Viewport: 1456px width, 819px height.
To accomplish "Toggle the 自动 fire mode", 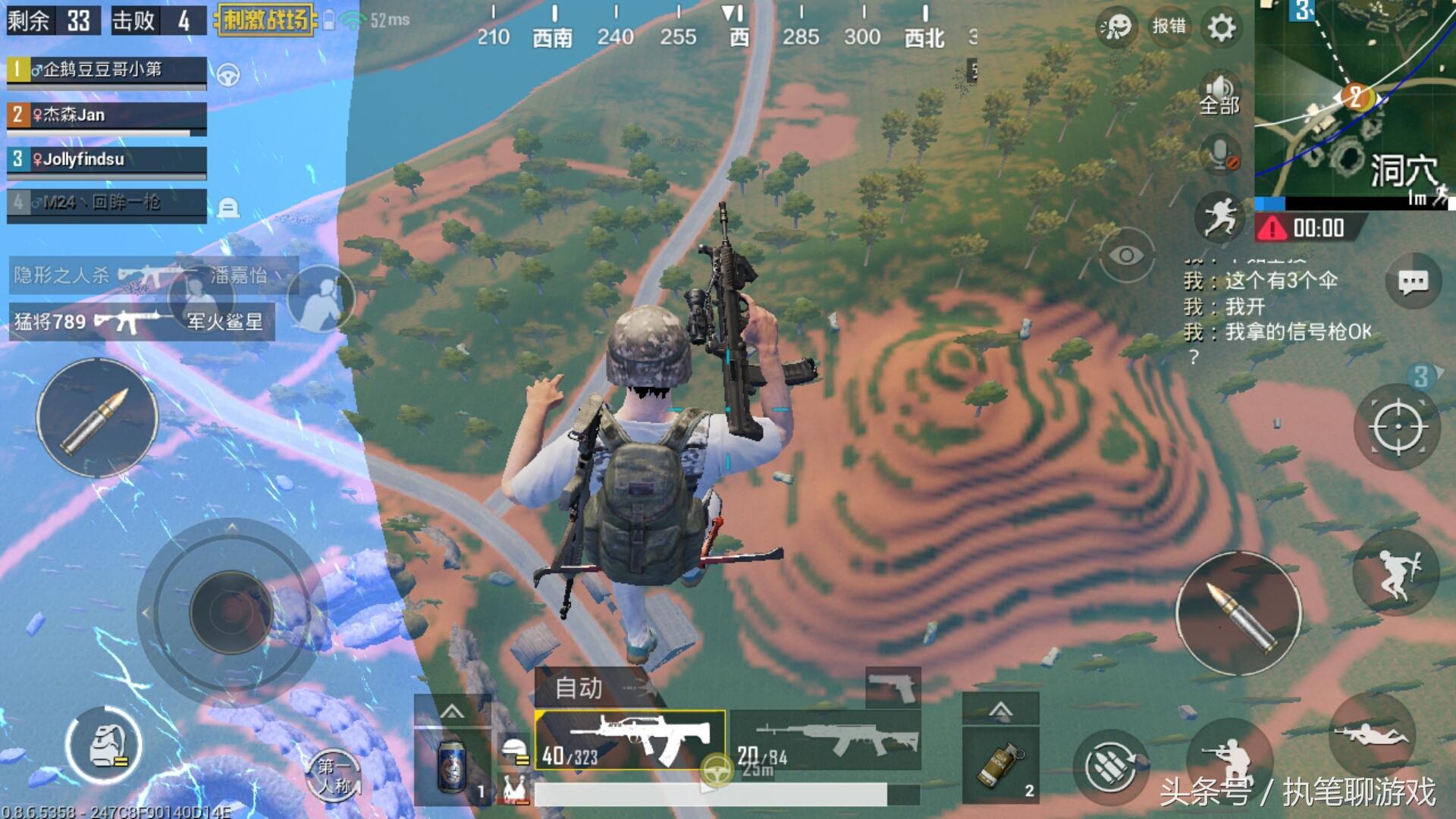I will (580, 688).
